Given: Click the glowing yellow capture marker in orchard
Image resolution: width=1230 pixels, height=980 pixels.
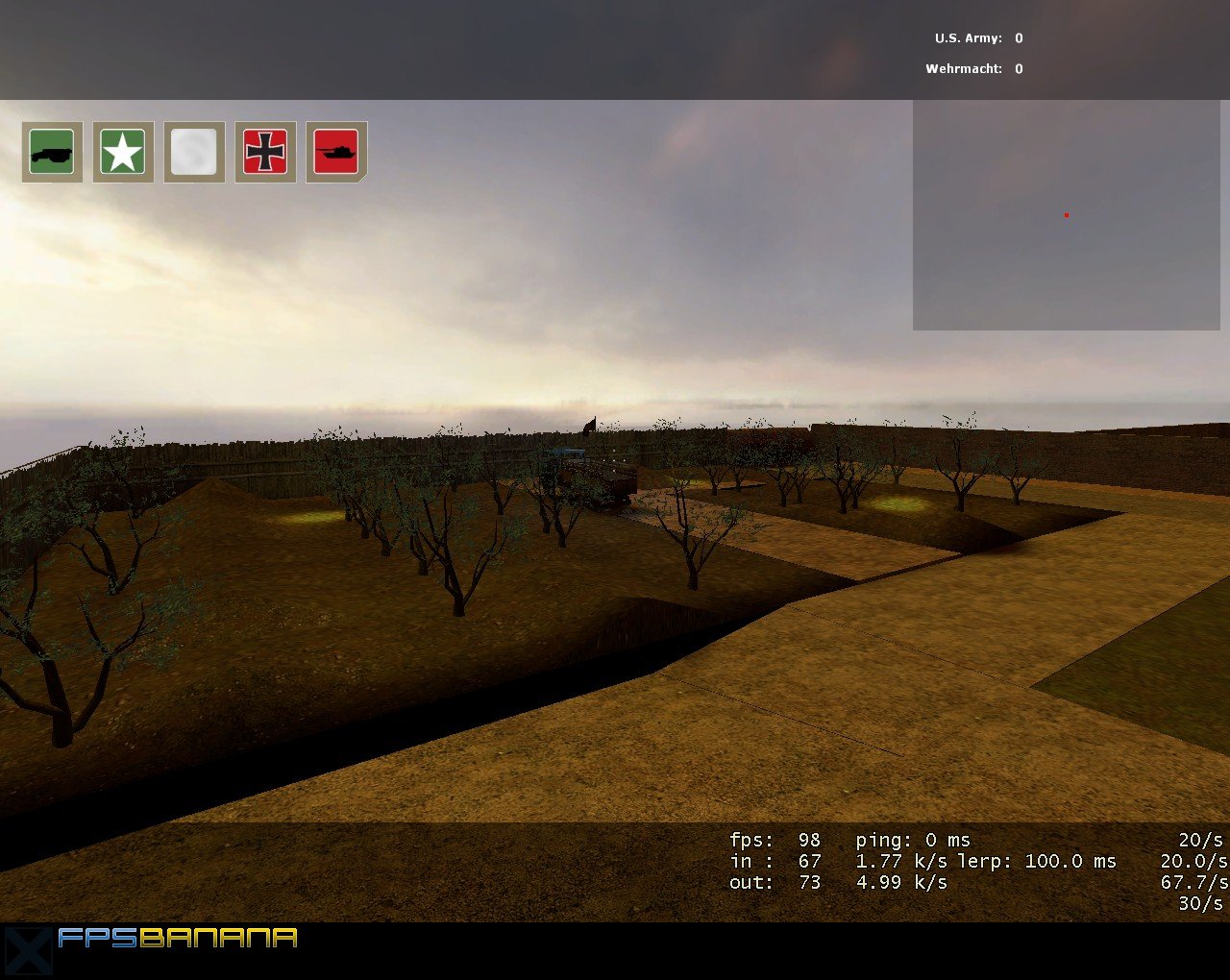Looking at the screenshot, I should [x=307, y=517].
